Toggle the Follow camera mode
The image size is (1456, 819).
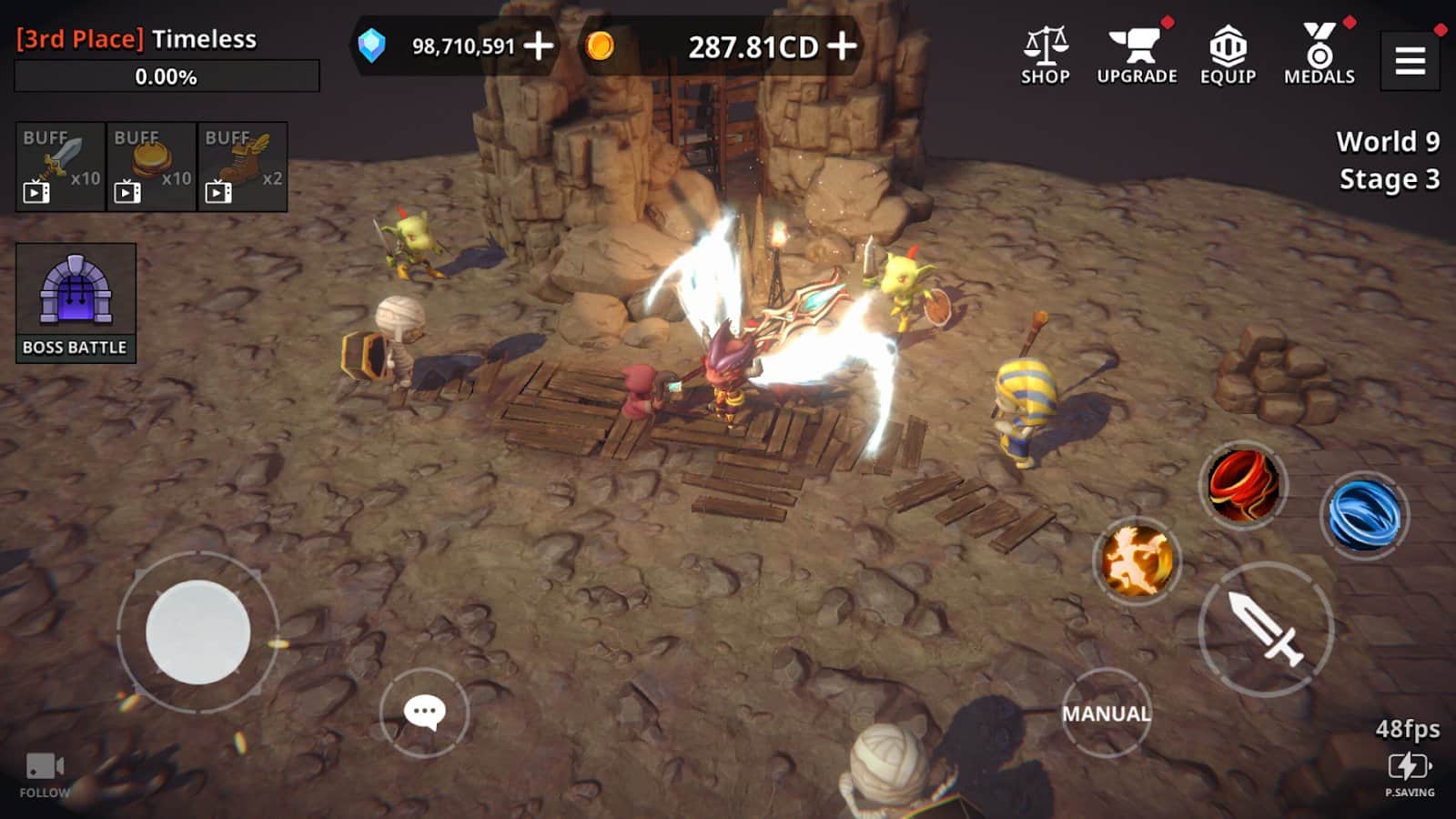coord(45,775)
